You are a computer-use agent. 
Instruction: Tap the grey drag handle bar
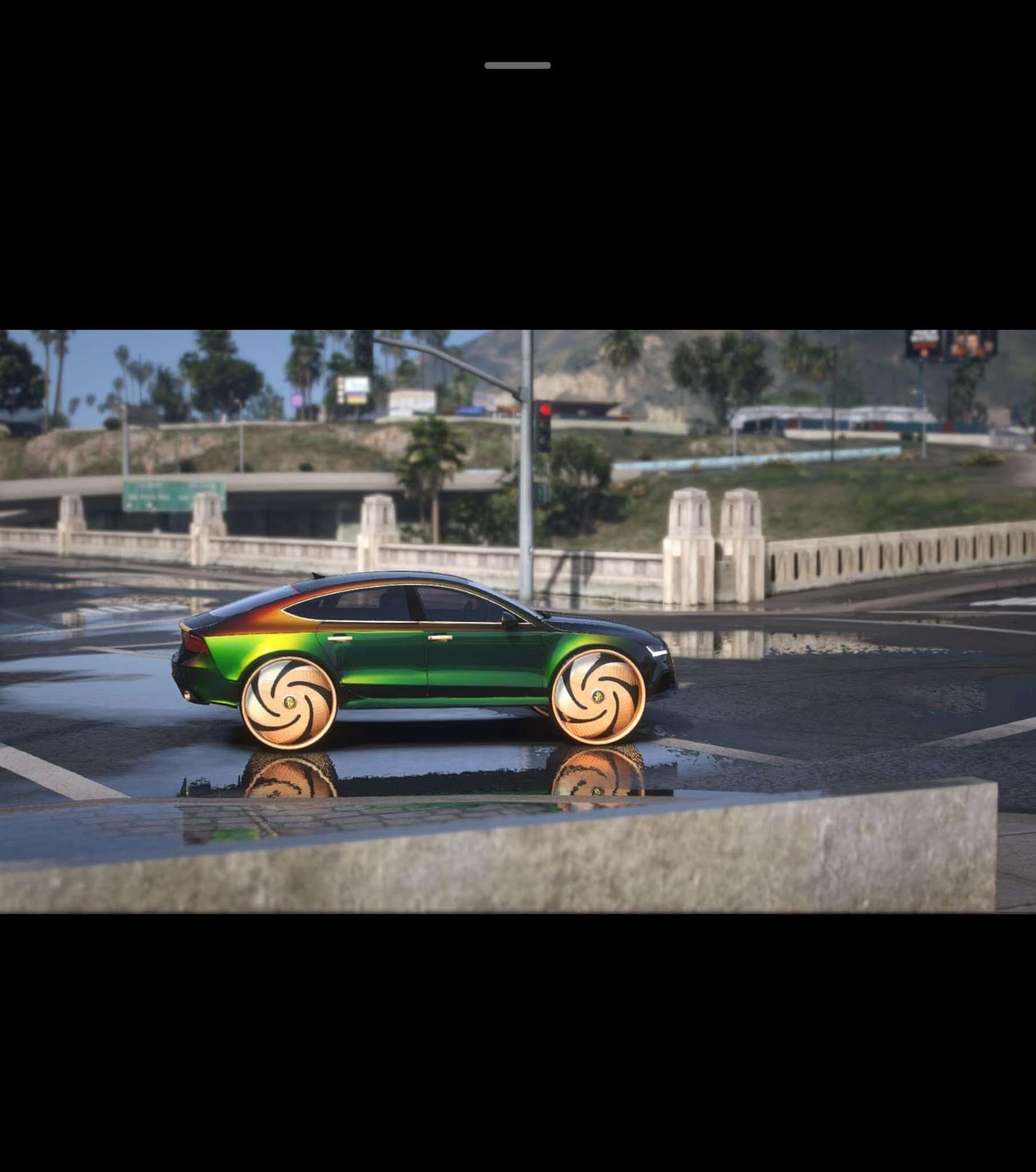coord(517,65)
